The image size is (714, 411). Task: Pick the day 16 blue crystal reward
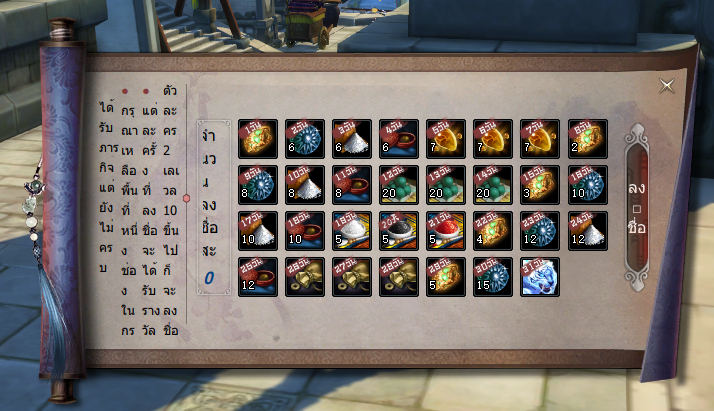587,184
